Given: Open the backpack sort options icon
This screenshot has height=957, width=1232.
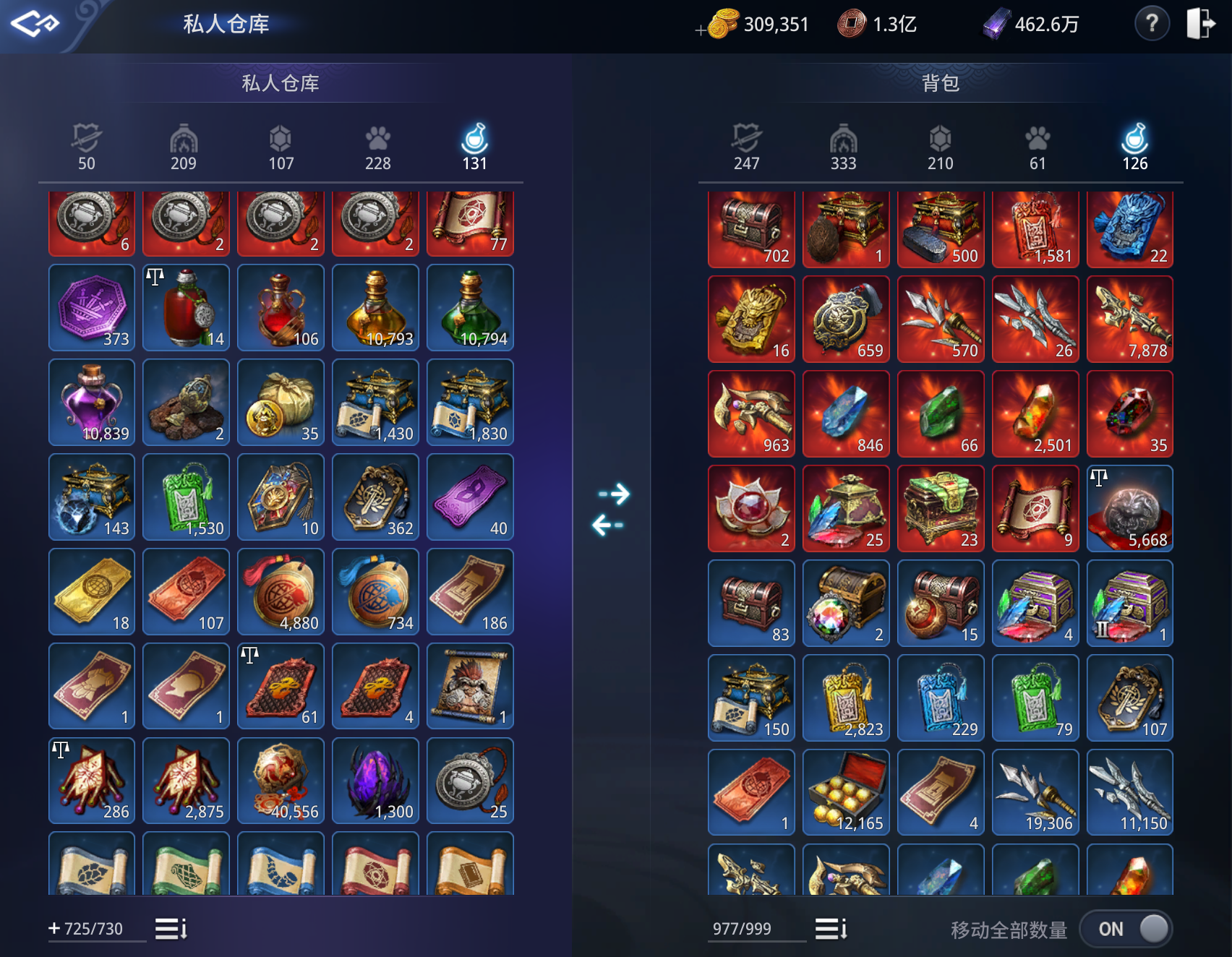Looking at the screenshot, I should [x=831, y=928].
